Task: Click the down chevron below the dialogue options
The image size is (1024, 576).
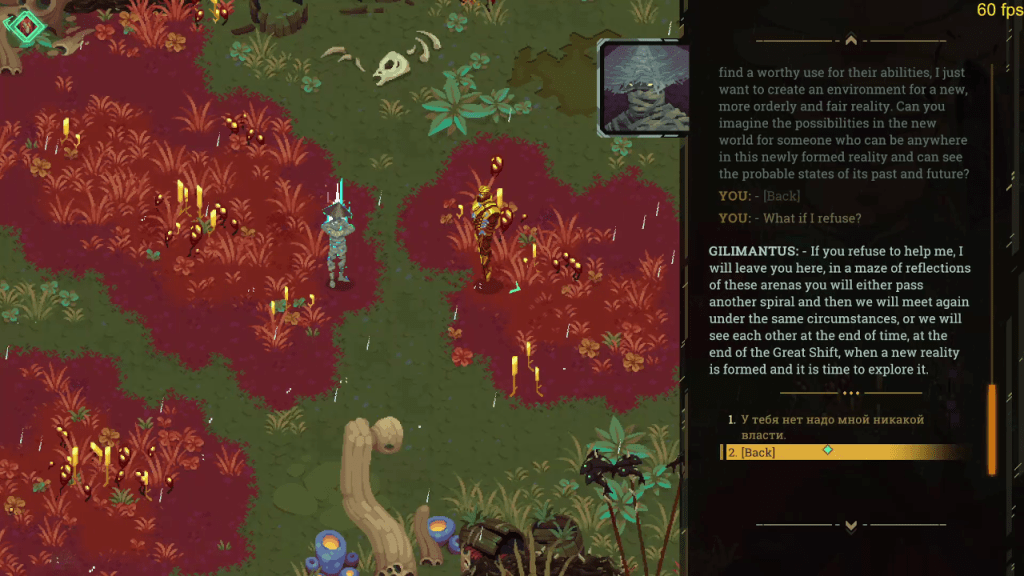Action: (x=851, y=524)
